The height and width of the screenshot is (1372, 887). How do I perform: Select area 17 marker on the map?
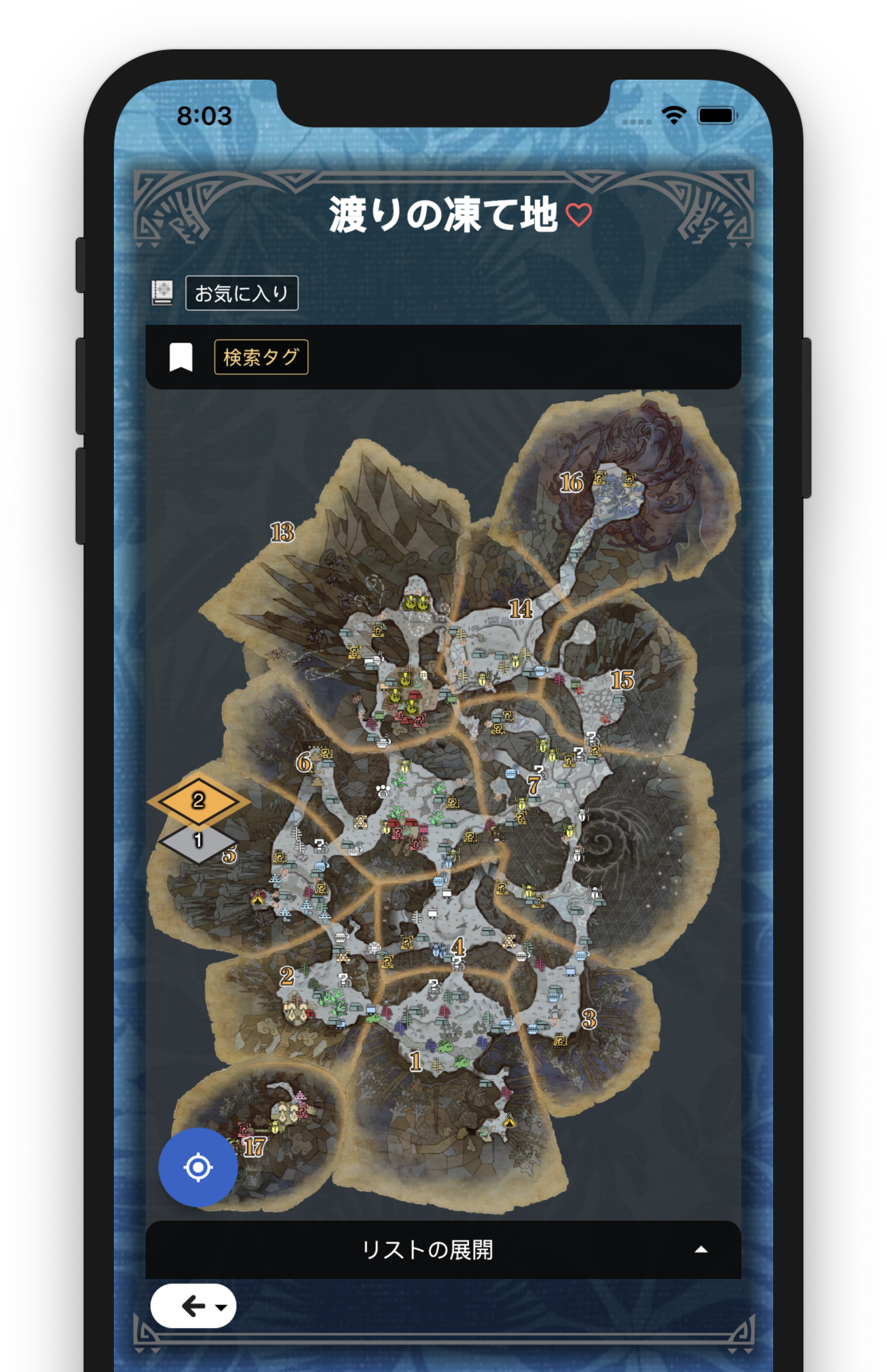click(x=254, y=1147)
